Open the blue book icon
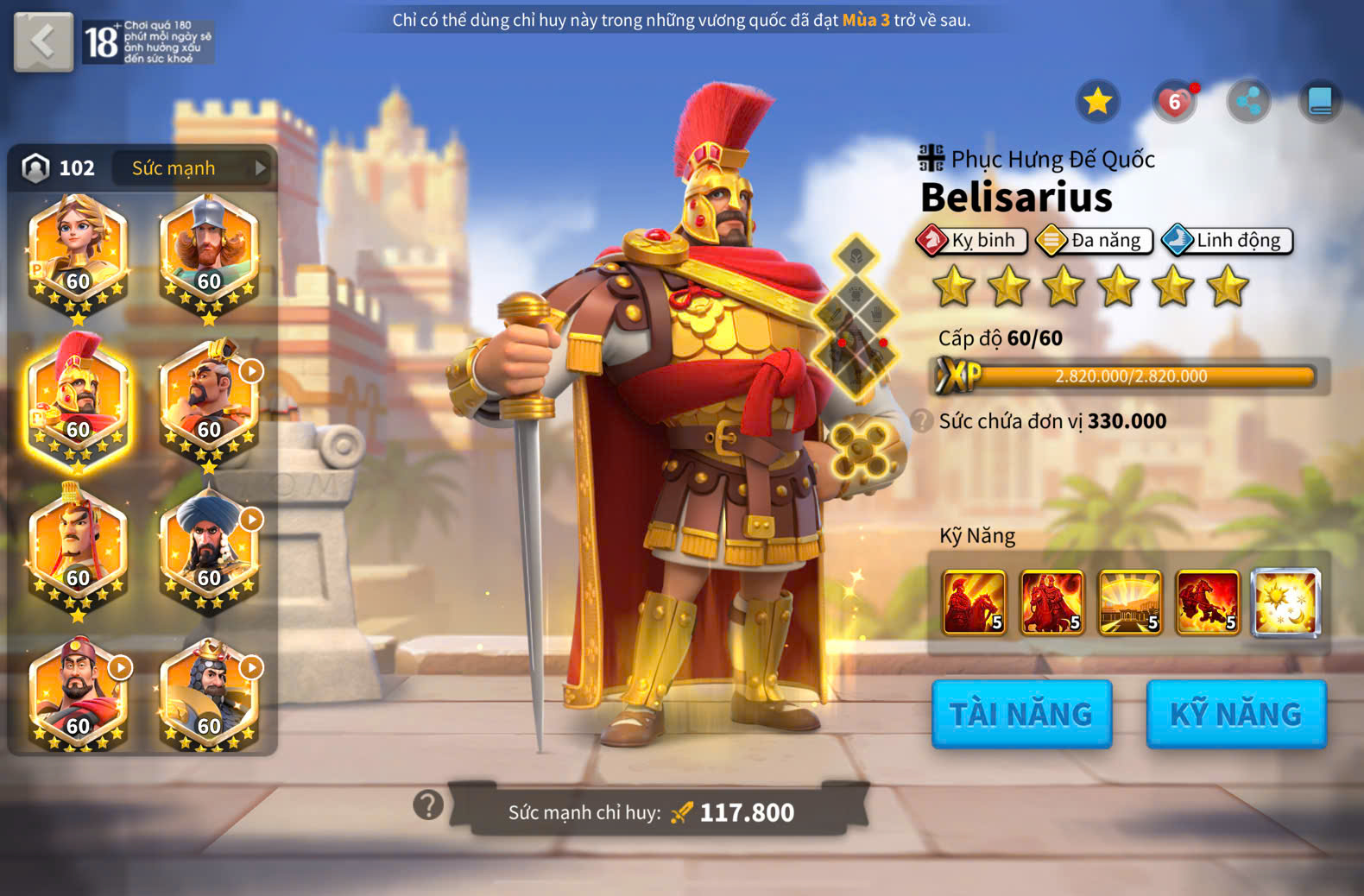The image size is (1364, 896). [x=1320, y=102]
